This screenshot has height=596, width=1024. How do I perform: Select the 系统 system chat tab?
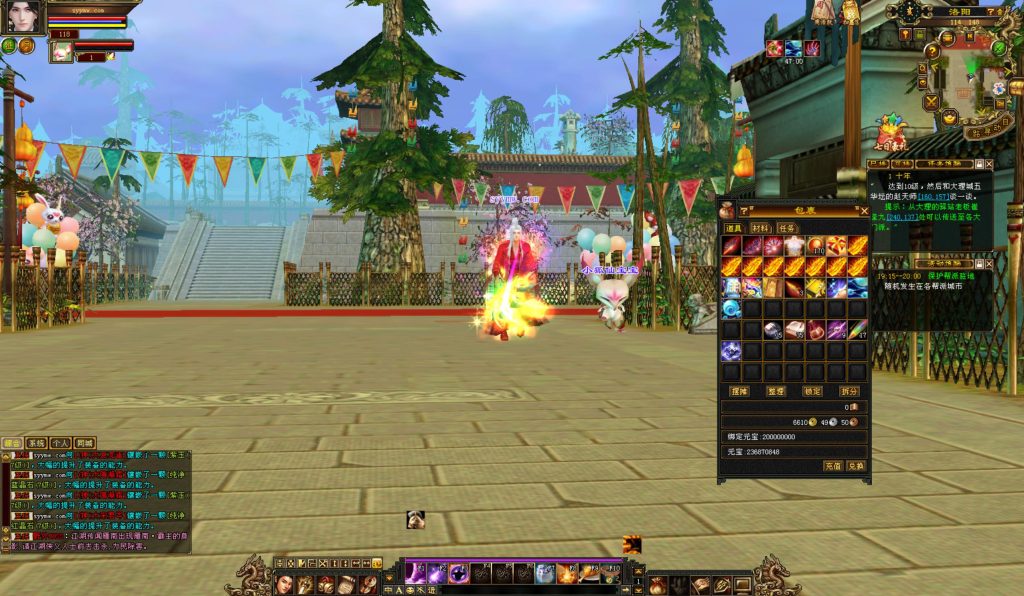[x=36, y=443]
